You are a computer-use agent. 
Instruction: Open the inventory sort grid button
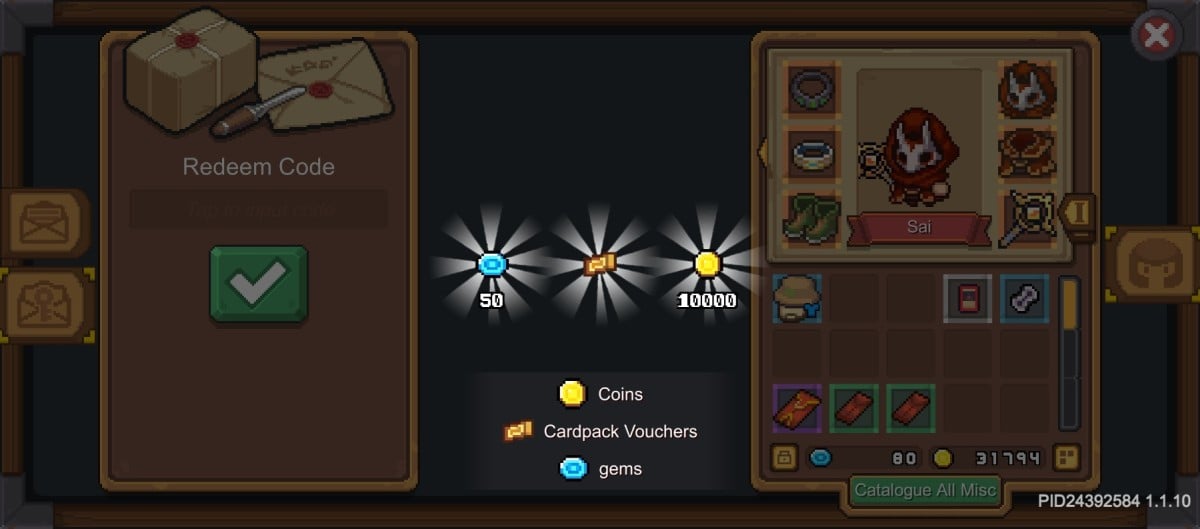pos(1066,458)
